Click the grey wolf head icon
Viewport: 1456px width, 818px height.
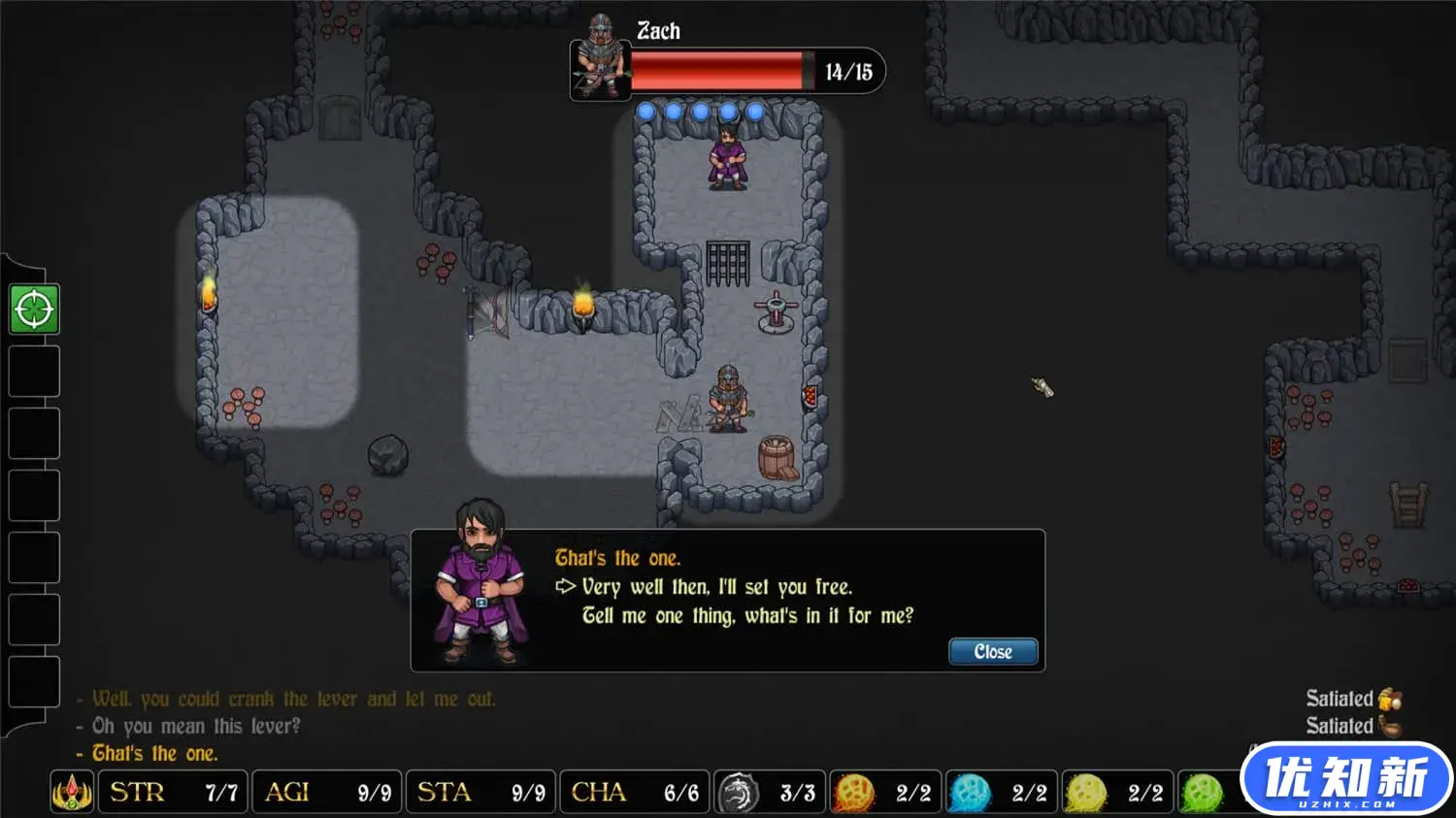[738, 793]
